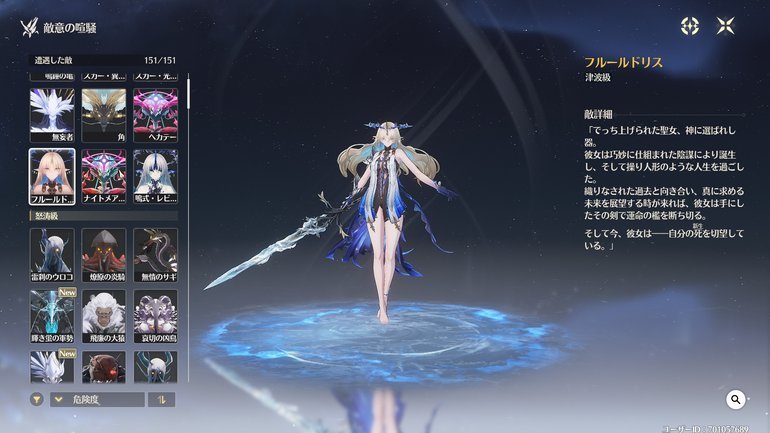Click the round emblem icon beside the close button
Viewport: 770px width, 433px height.
690,27
